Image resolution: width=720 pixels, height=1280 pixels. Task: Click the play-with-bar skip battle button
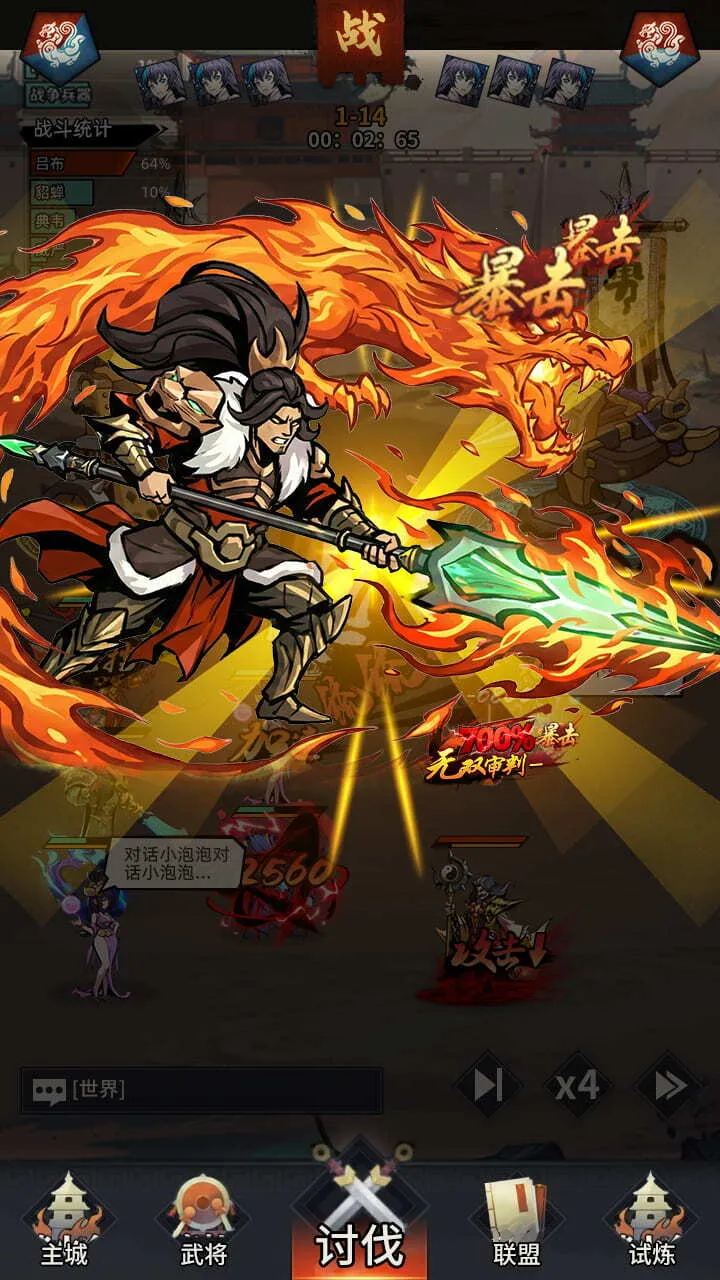pyautogui.click(x=488, y=1085)
